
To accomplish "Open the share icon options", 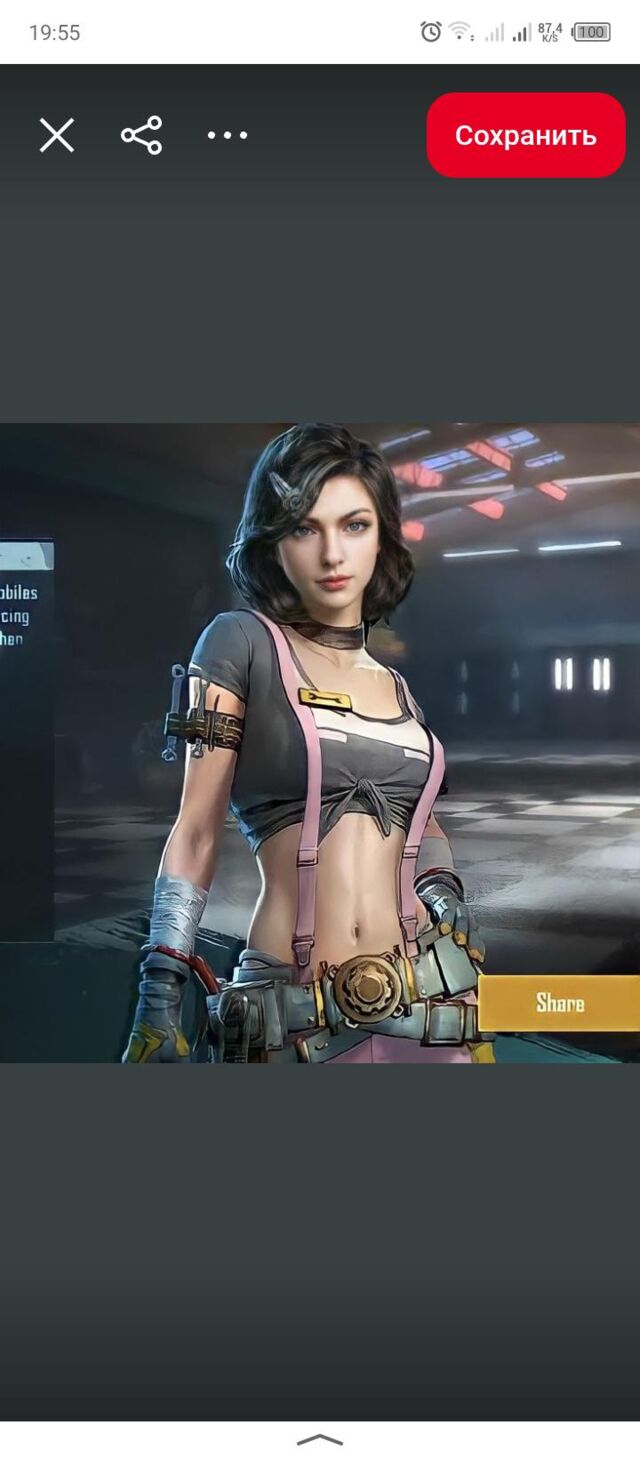I will pos(142,135).
